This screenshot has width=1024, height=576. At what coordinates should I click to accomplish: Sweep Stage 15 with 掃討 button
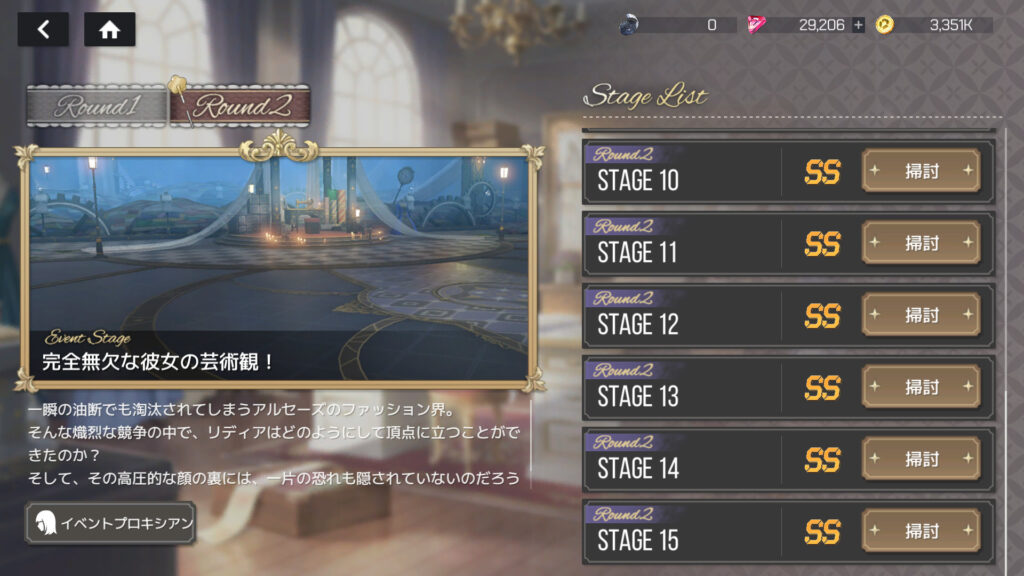pyautogui.click(x=921, y=531)
